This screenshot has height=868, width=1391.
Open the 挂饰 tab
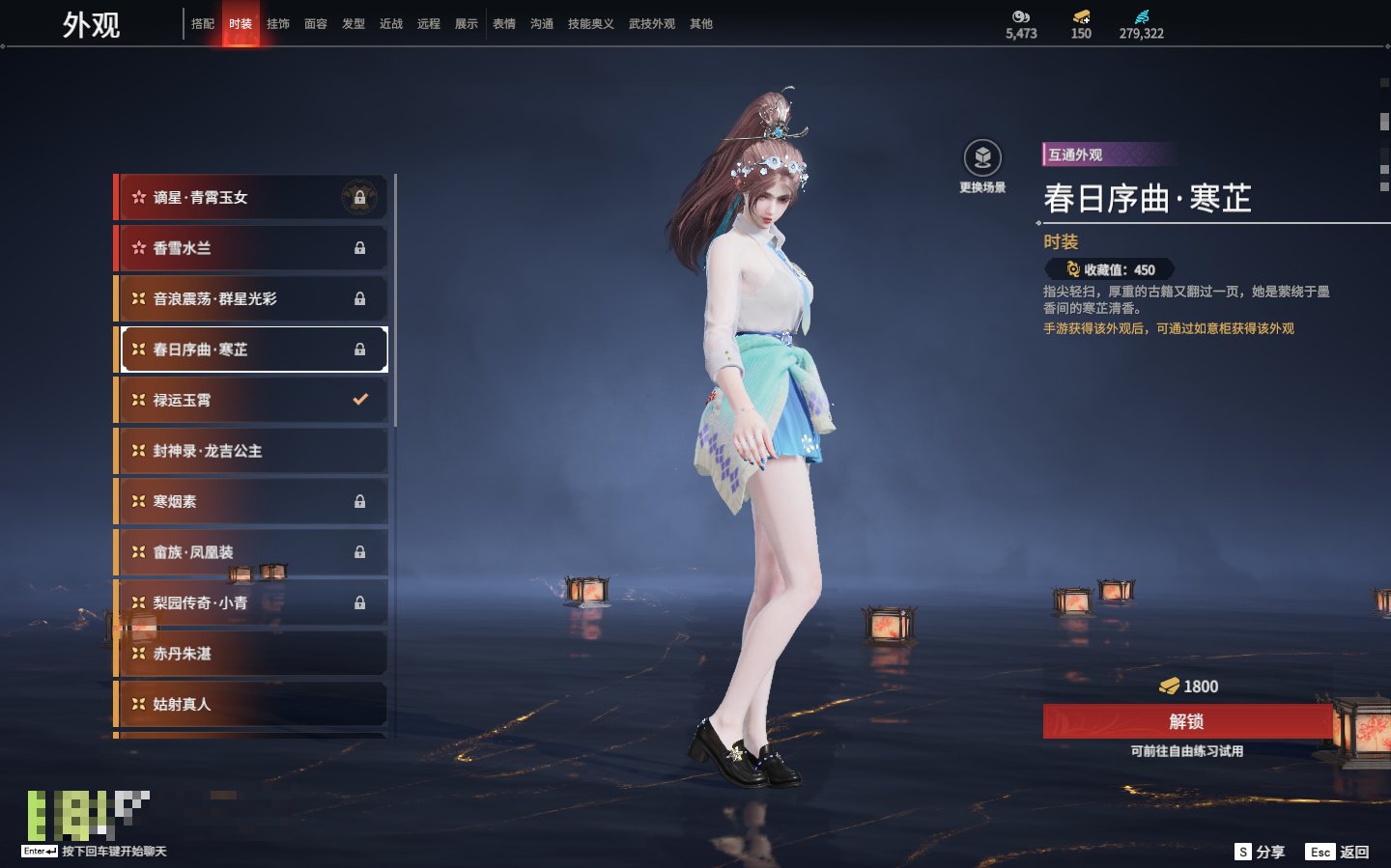point(278,24)
